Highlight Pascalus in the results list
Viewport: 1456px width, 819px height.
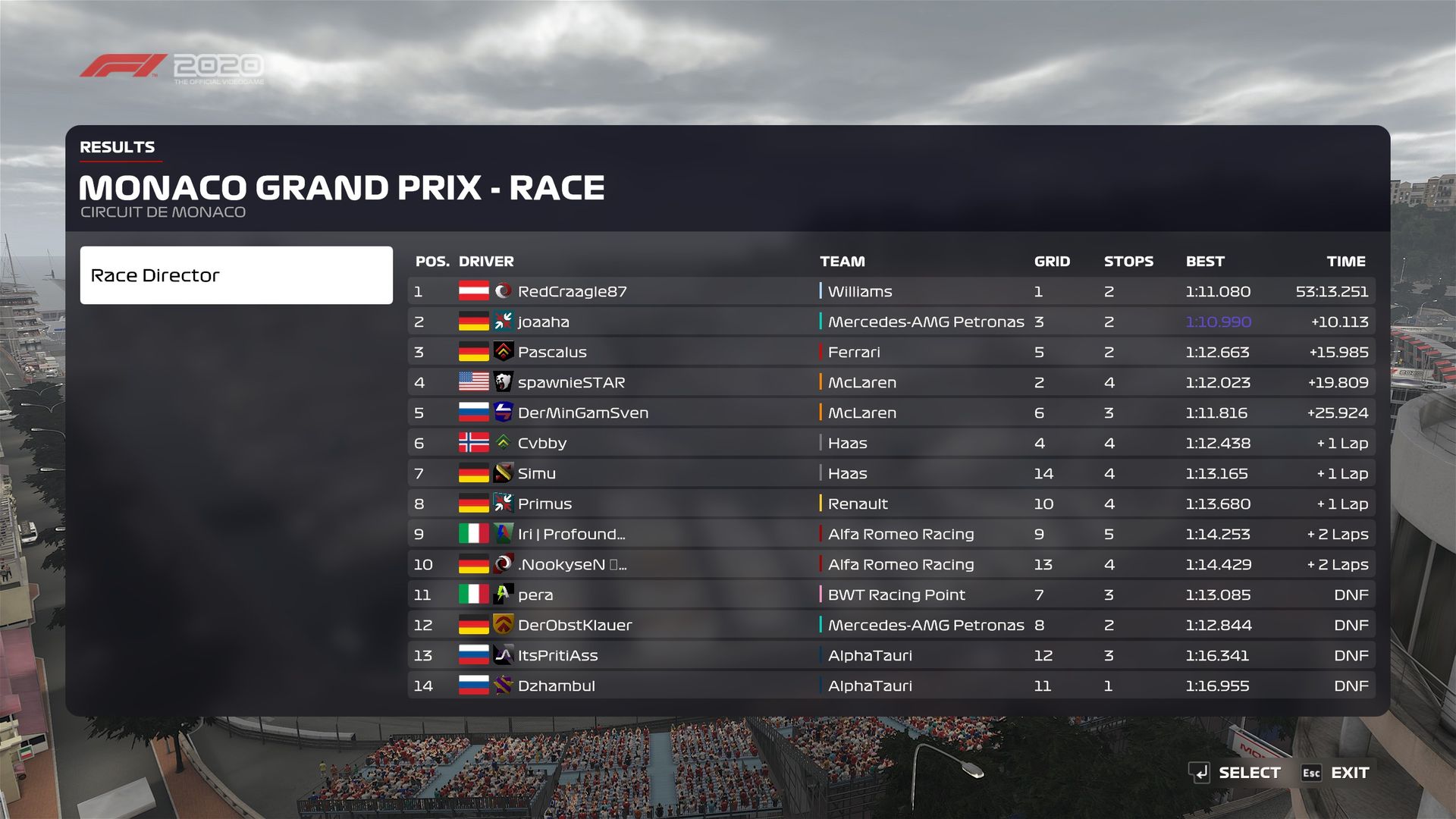891,352
